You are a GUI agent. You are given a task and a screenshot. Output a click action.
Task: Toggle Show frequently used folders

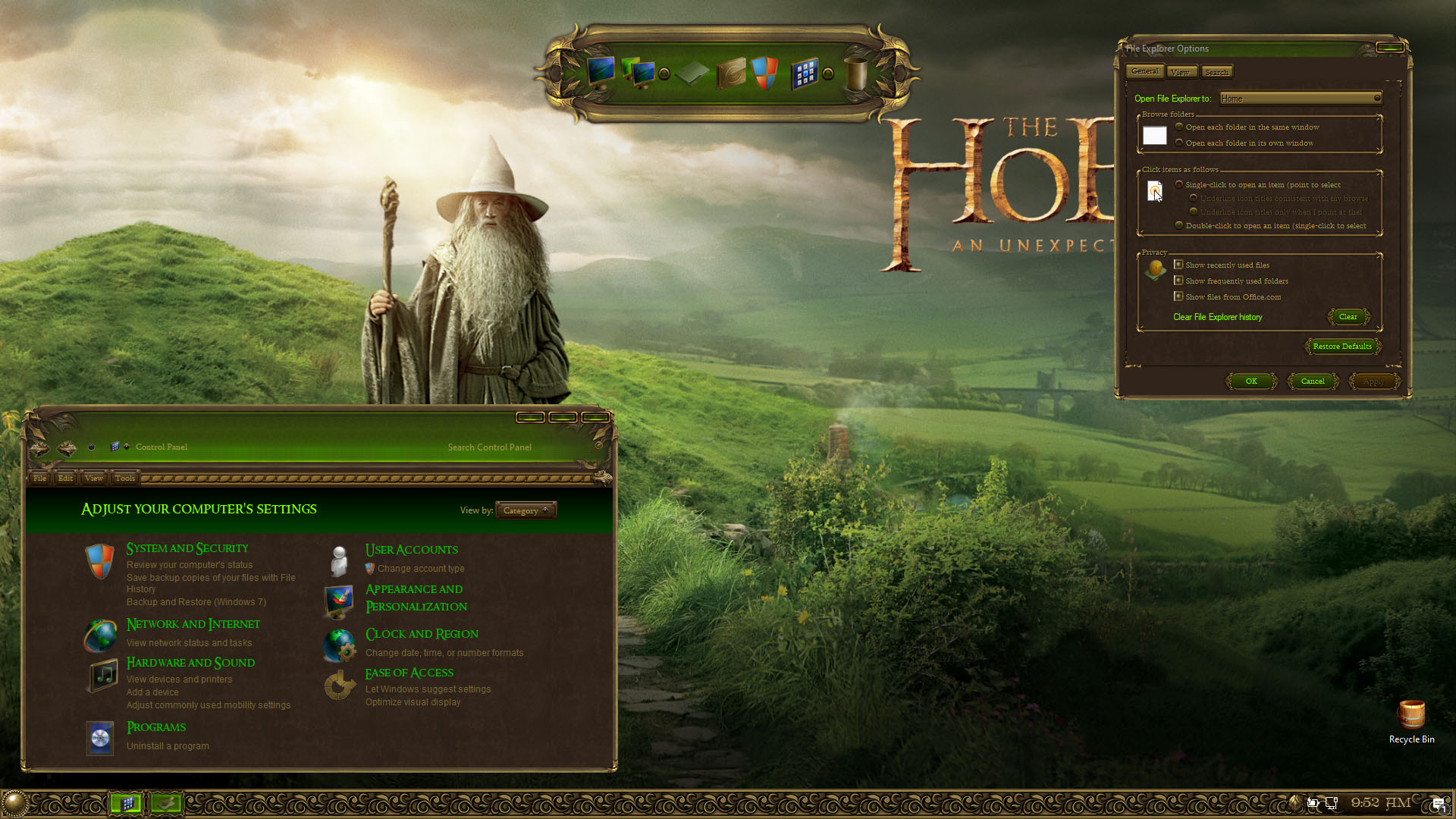click(x=1178, y=281)
